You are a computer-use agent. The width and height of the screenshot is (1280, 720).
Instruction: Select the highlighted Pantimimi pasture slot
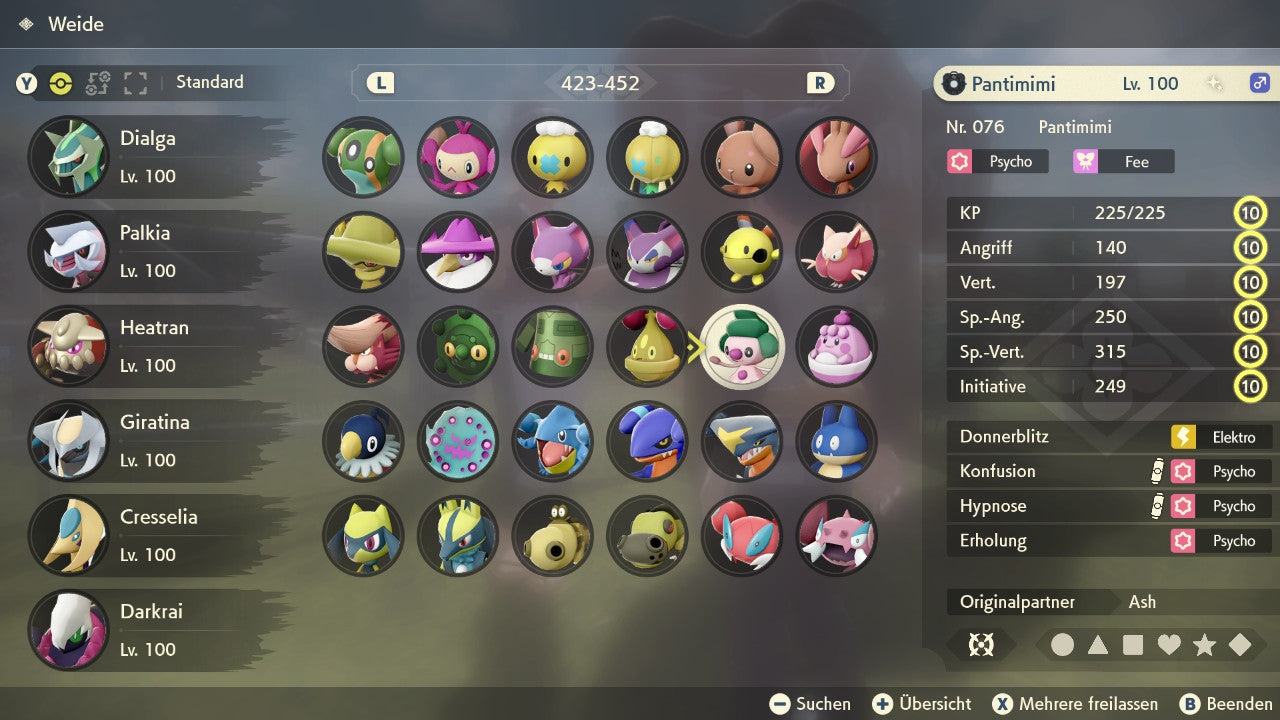point(742,346)
